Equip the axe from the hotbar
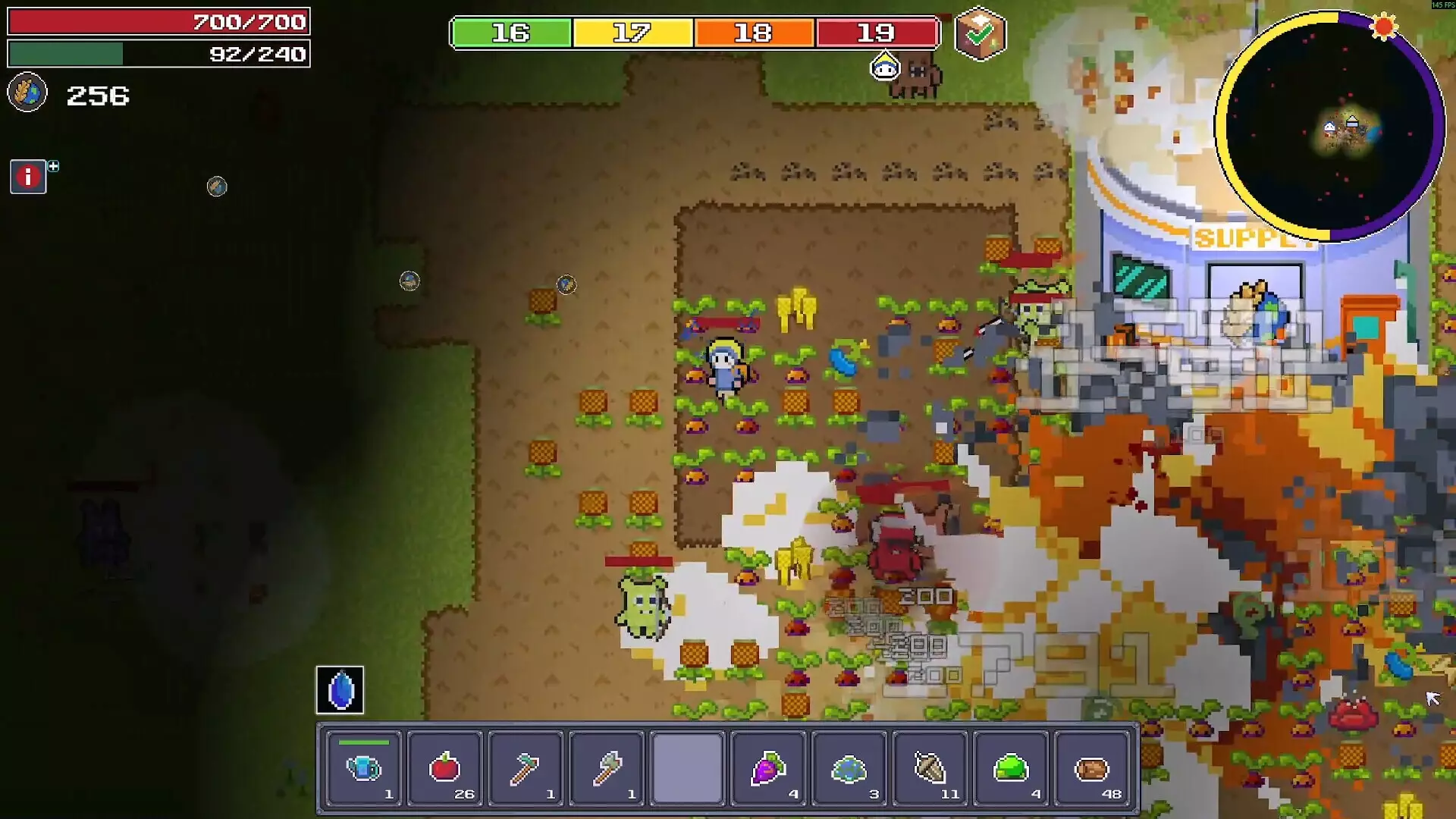The height and width of the screenshot is (819, 1456). 607,767
